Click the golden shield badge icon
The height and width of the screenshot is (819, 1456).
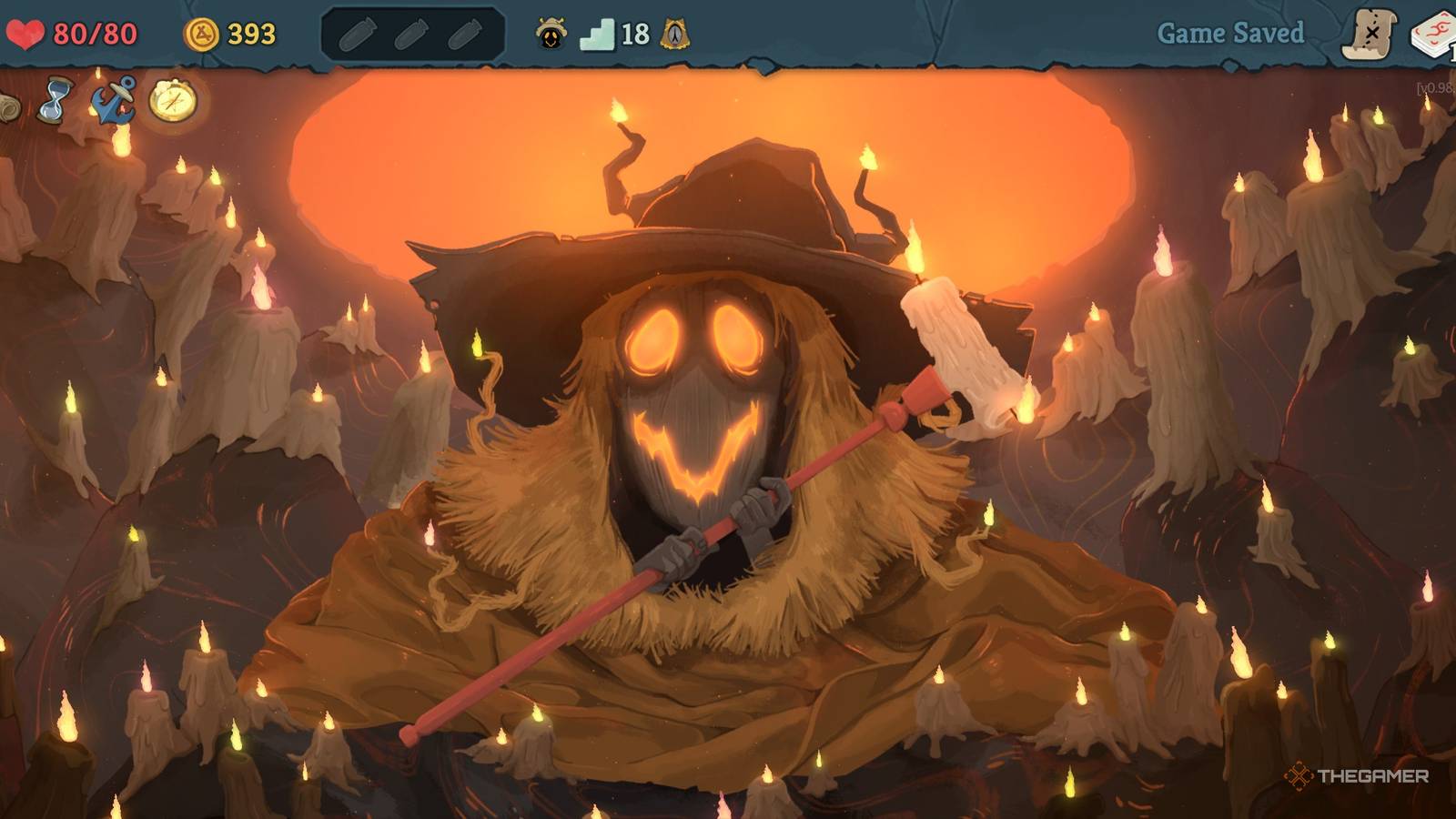pos(674,35)
